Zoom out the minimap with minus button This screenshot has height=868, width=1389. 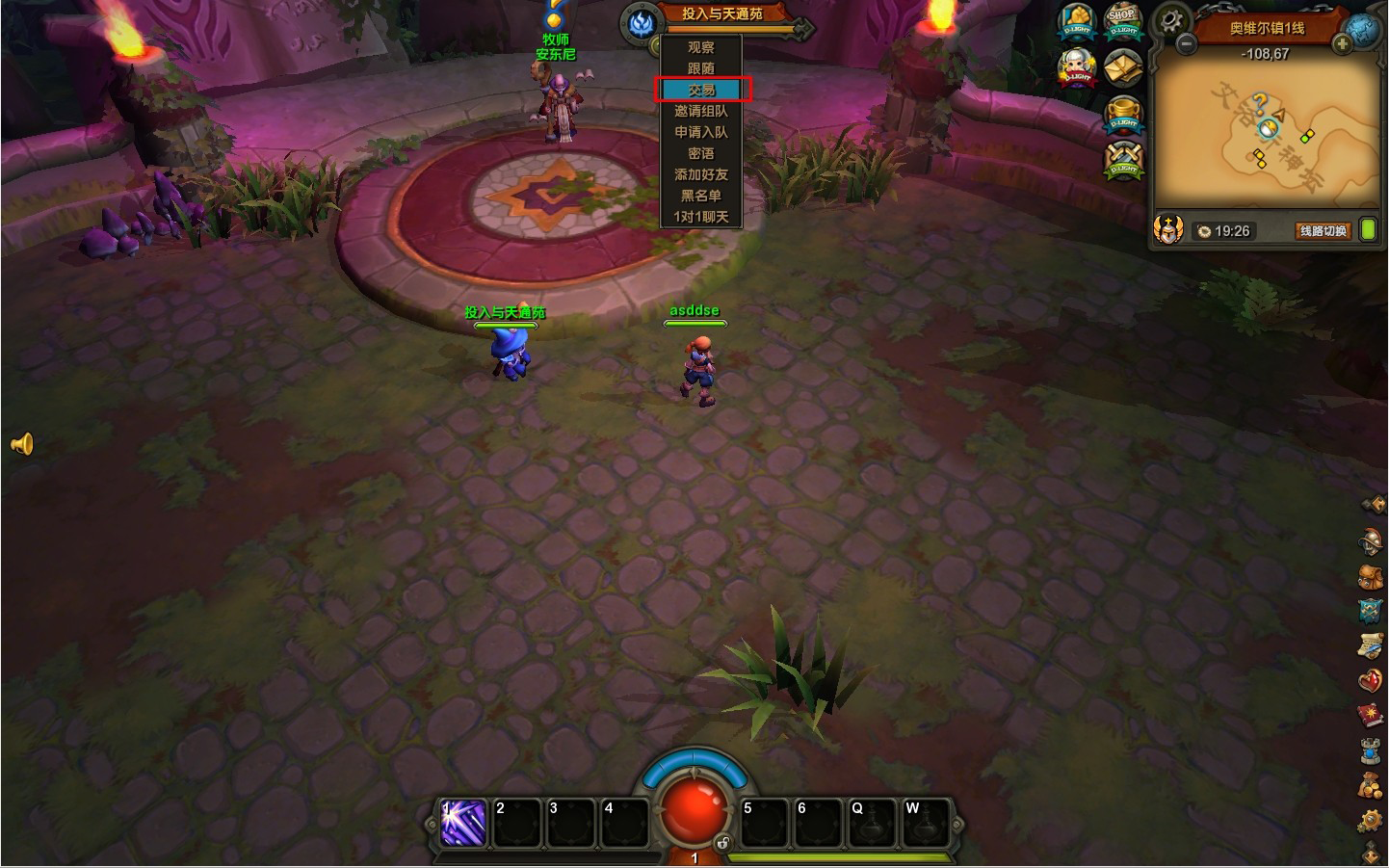[x=1187, y=44]
